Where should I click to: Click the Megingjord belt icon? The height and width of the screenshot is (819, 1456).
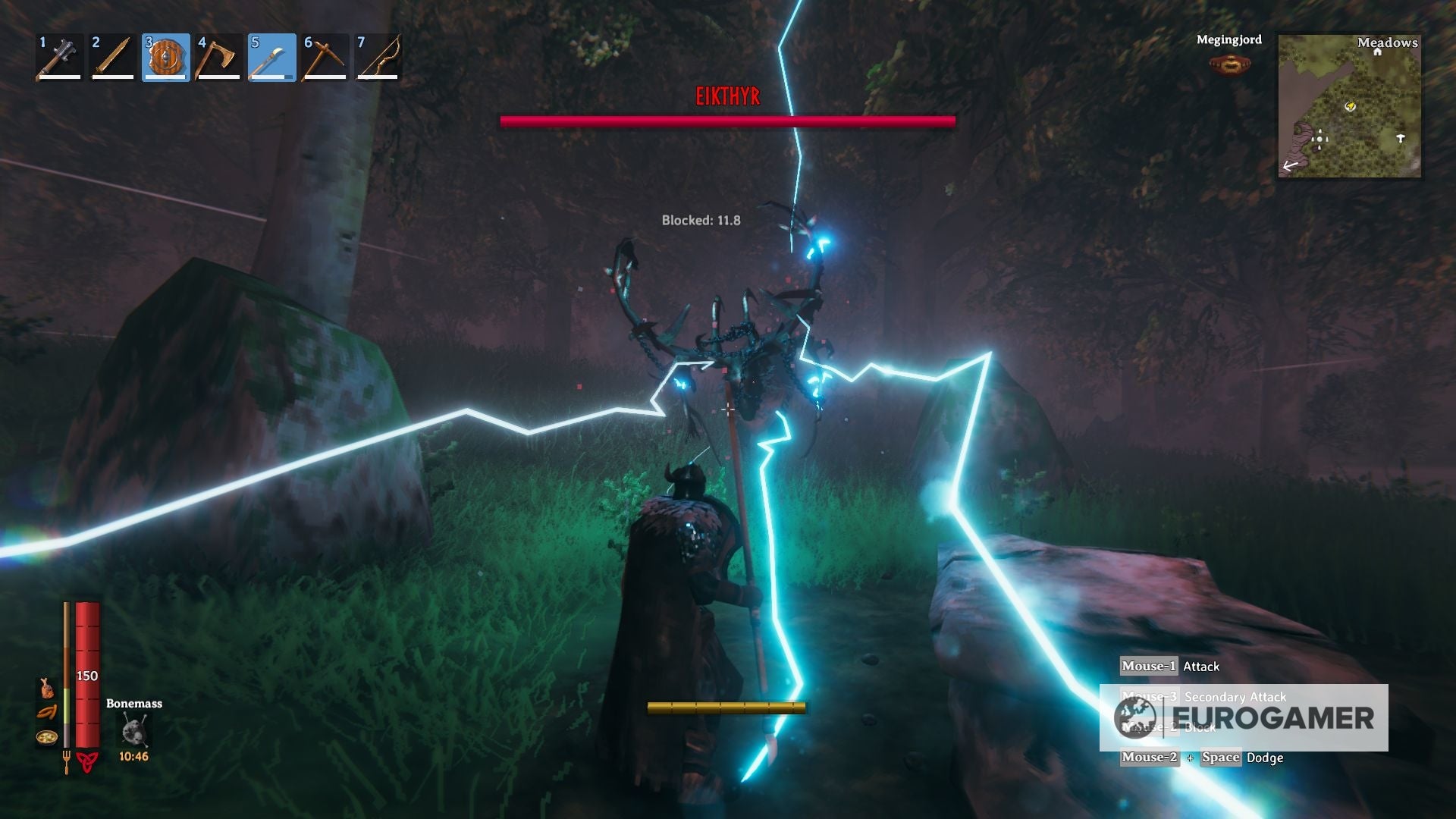[x=1228, y=64]
